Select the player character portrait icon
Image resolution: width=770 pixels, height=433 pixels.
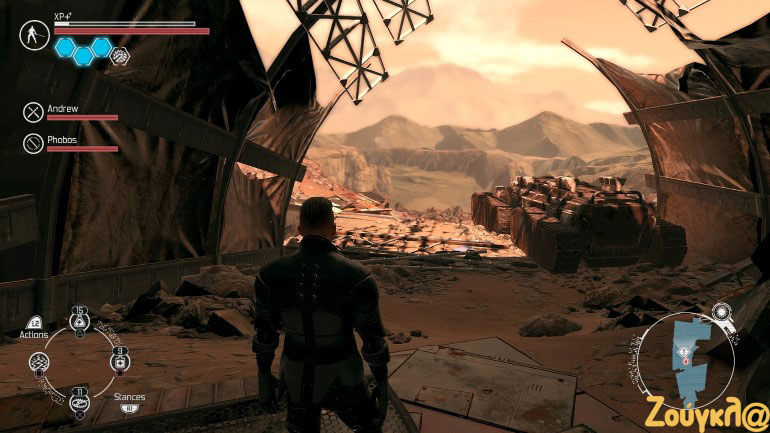34,35
